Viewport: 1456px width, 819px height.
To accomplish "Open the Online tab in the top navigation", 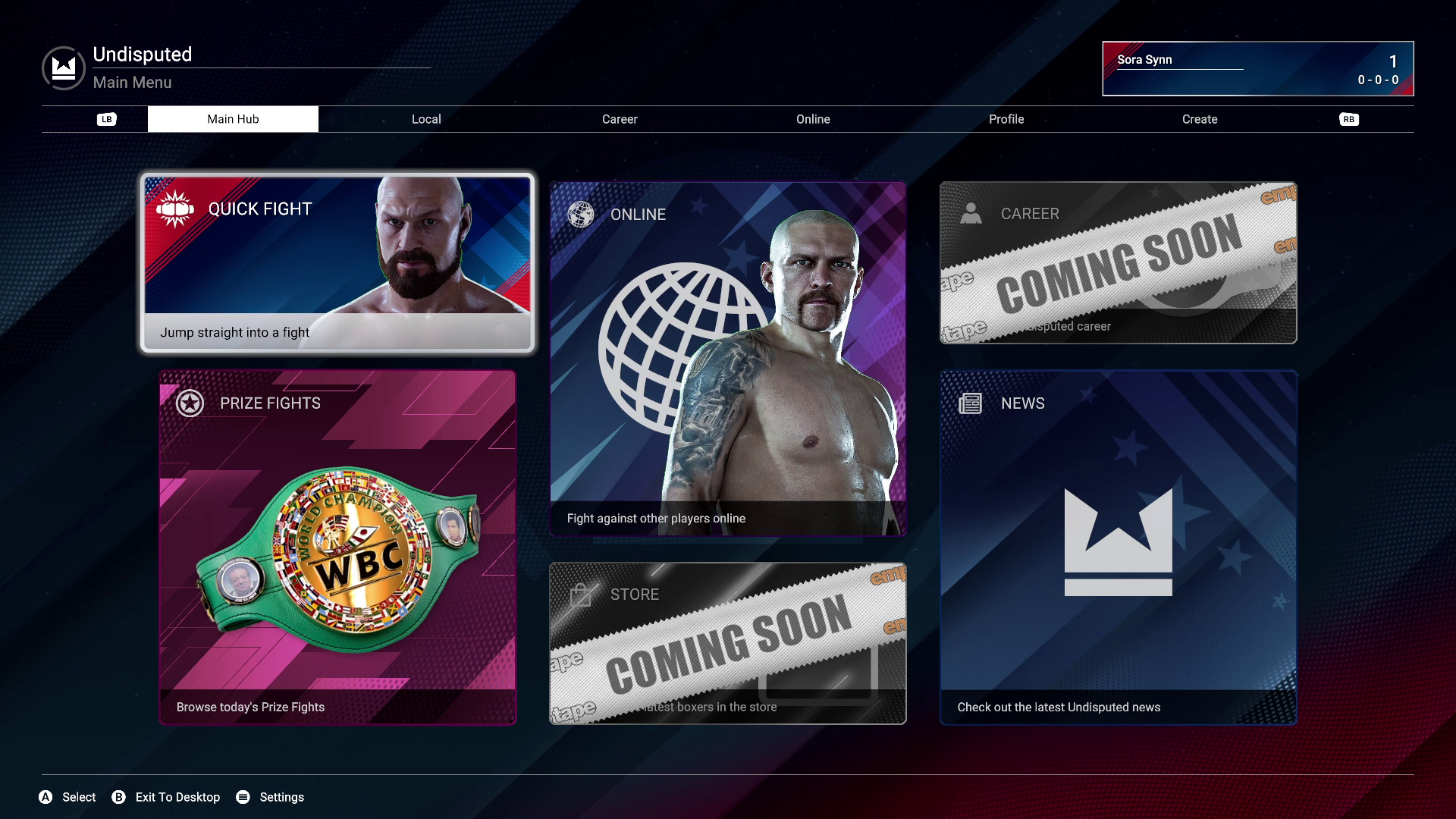I will 813,119.
